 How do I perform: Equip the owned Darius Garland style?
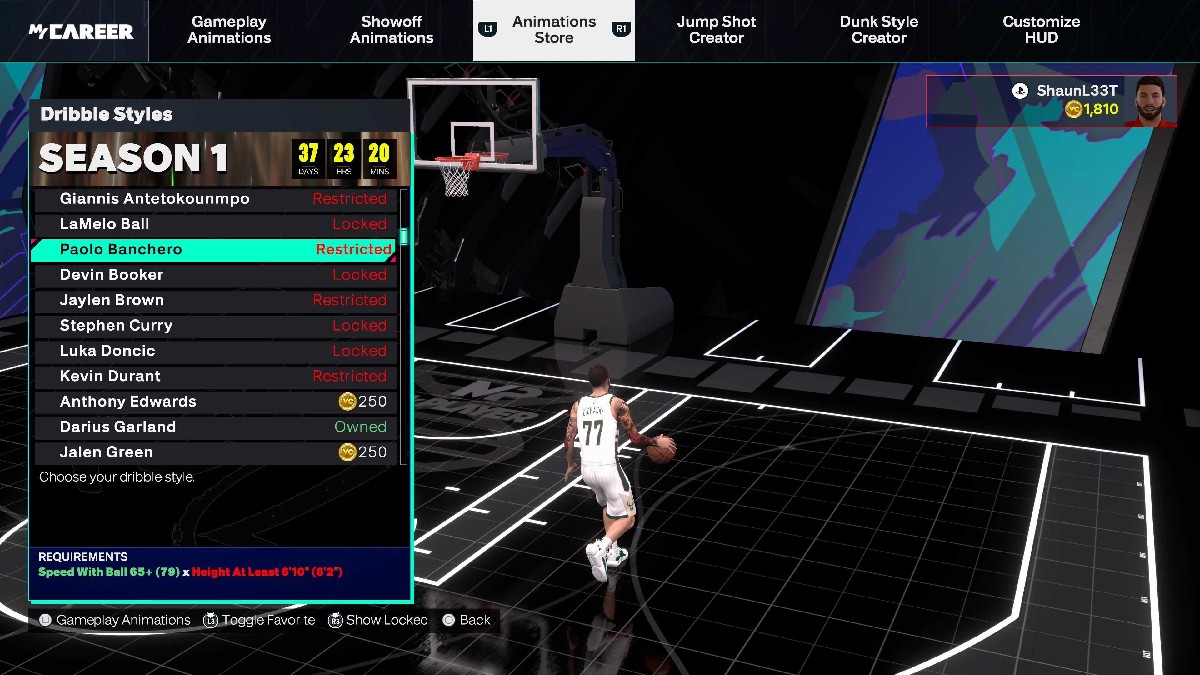[x=215, y=427]
